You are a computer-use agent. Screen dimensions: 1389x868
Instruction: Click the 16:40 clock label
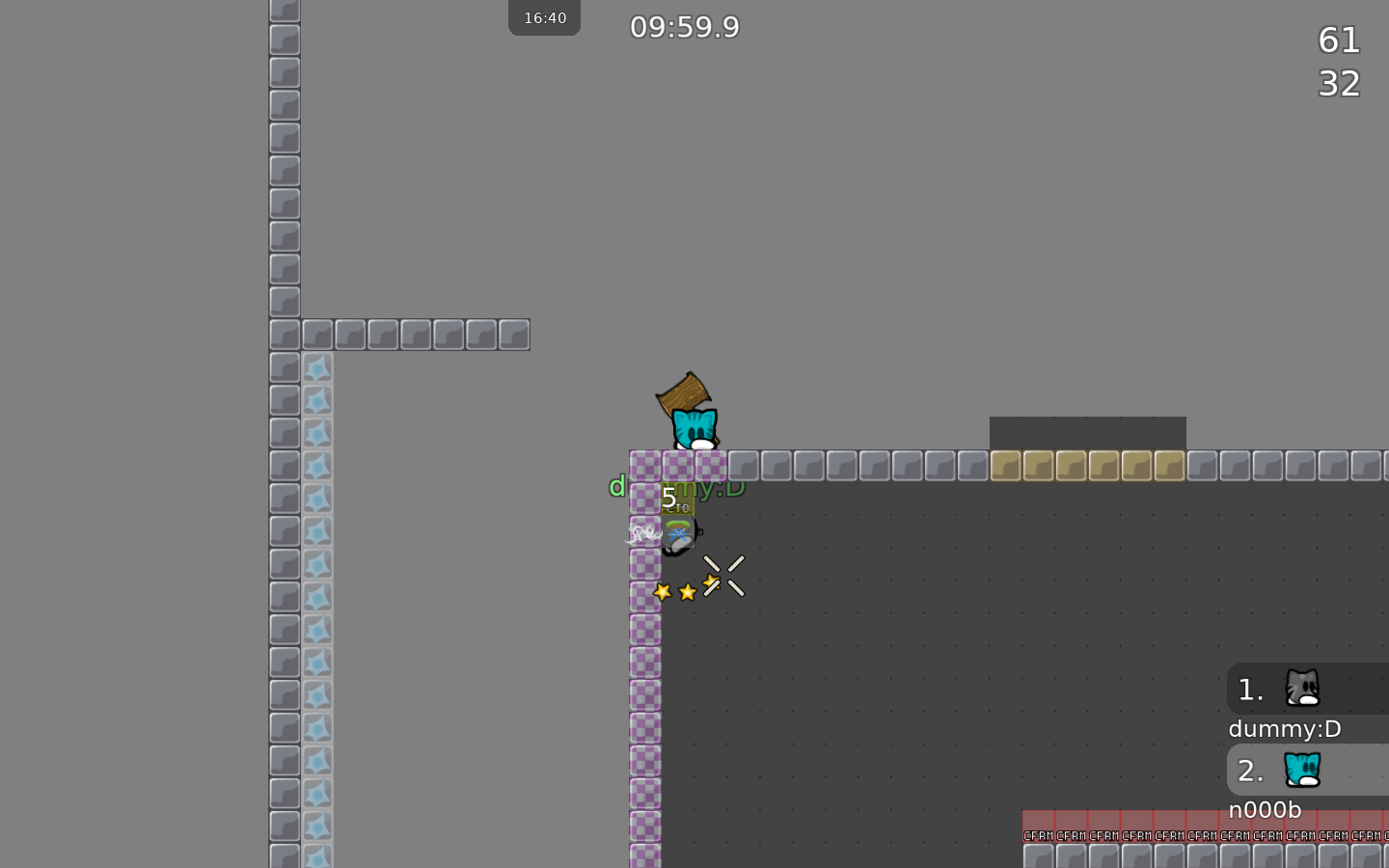point(544,16)
